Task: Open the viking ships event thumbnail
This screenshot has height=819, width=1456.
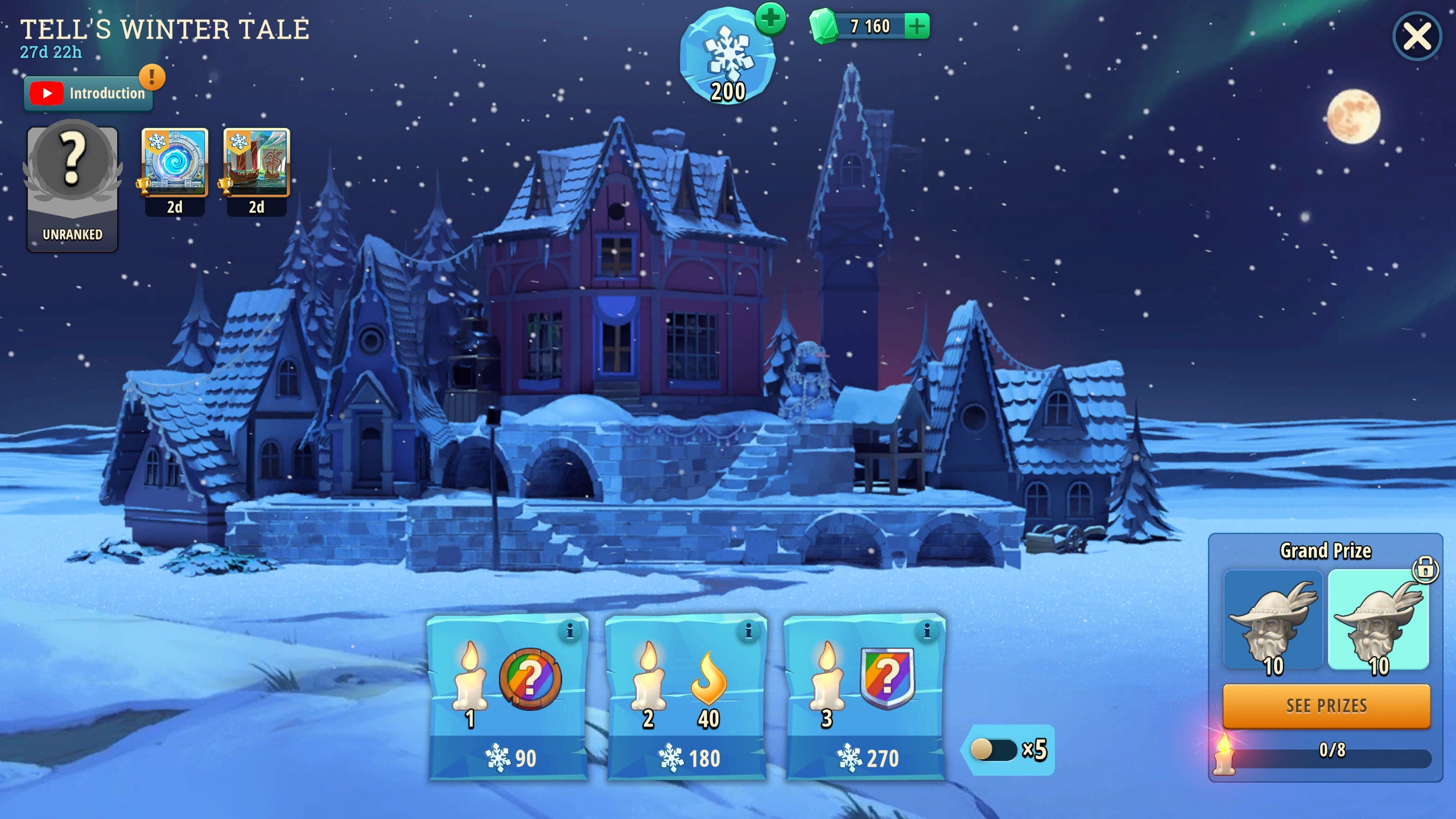Action: (257, 163)
